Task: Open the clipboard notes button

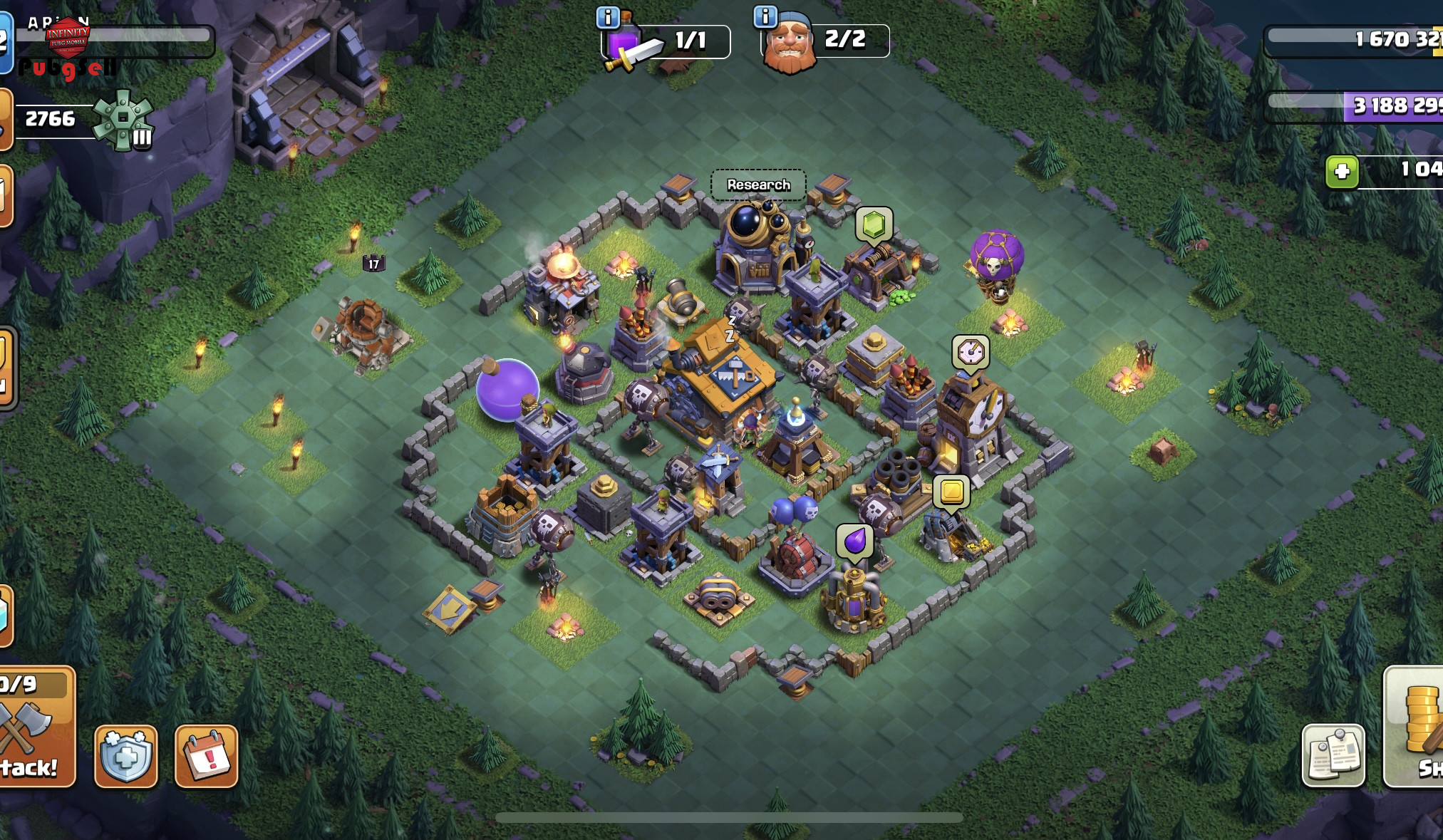Action: click(1333, 755)
